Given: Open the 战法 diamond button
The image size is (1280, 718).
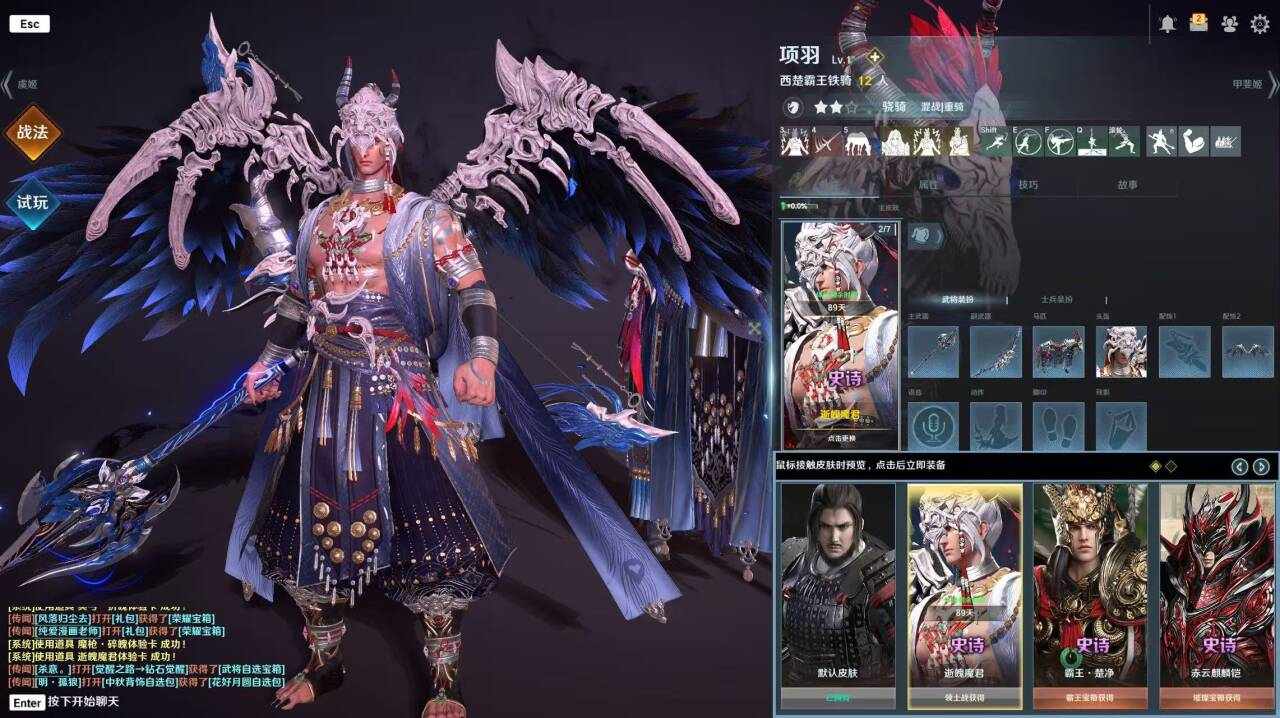Looking at the screenshot, I should pyautogui.click(x=32, y=132).
